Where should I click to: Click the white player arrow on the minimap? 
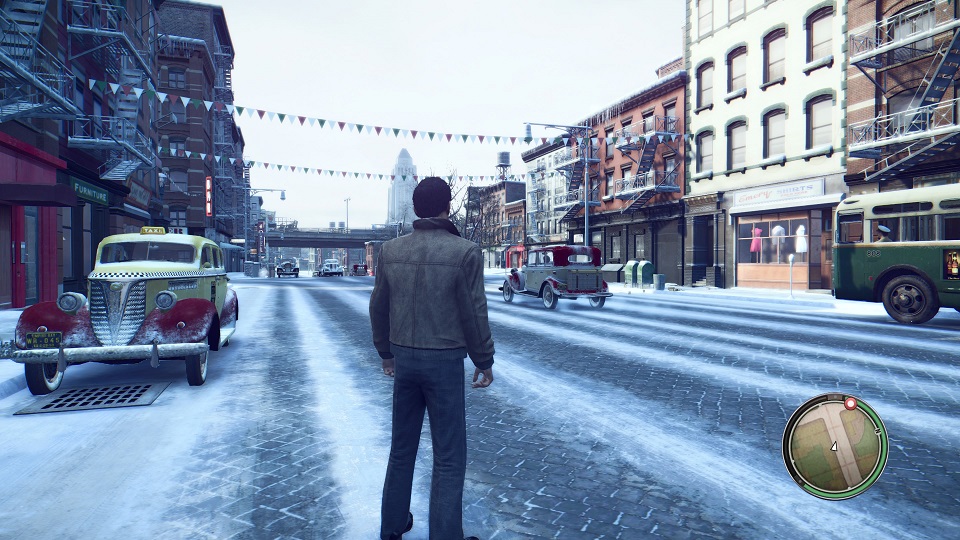coord(834,446)
